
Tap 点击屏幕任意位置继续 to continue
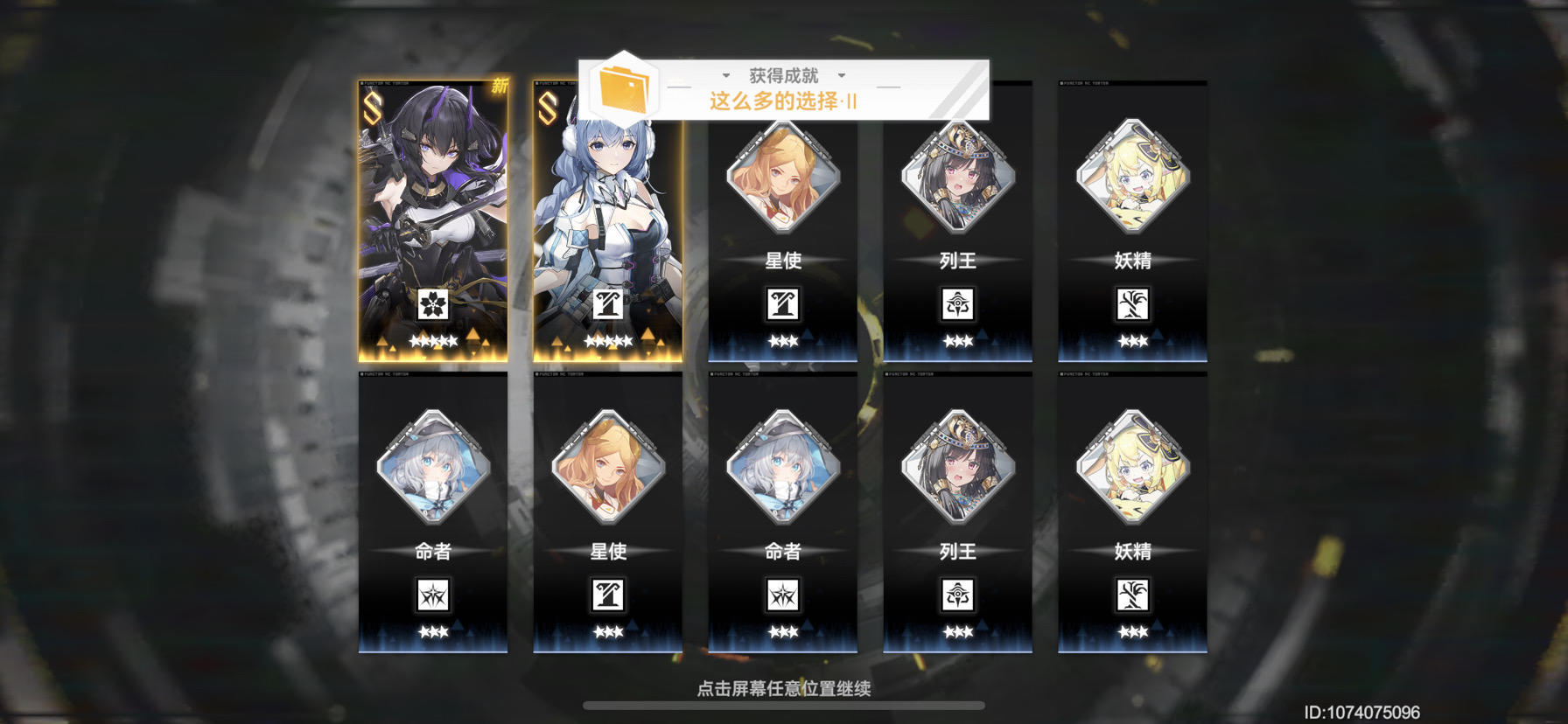pos(783,689)
